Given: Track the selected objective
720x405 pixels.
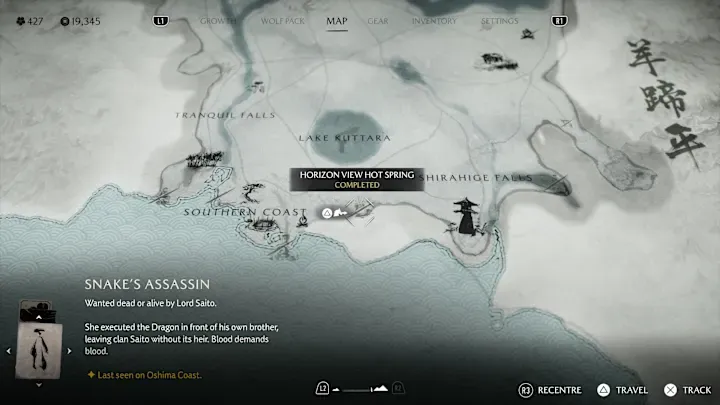Looking at the screenshot, I should 688,389.
